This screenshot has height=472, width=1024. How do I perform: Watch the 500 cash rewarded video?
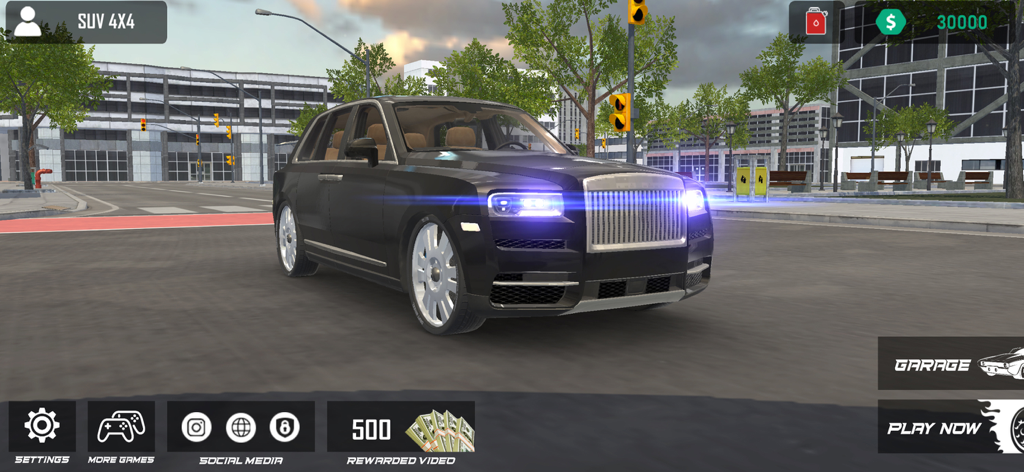click(x=401, y=428)
